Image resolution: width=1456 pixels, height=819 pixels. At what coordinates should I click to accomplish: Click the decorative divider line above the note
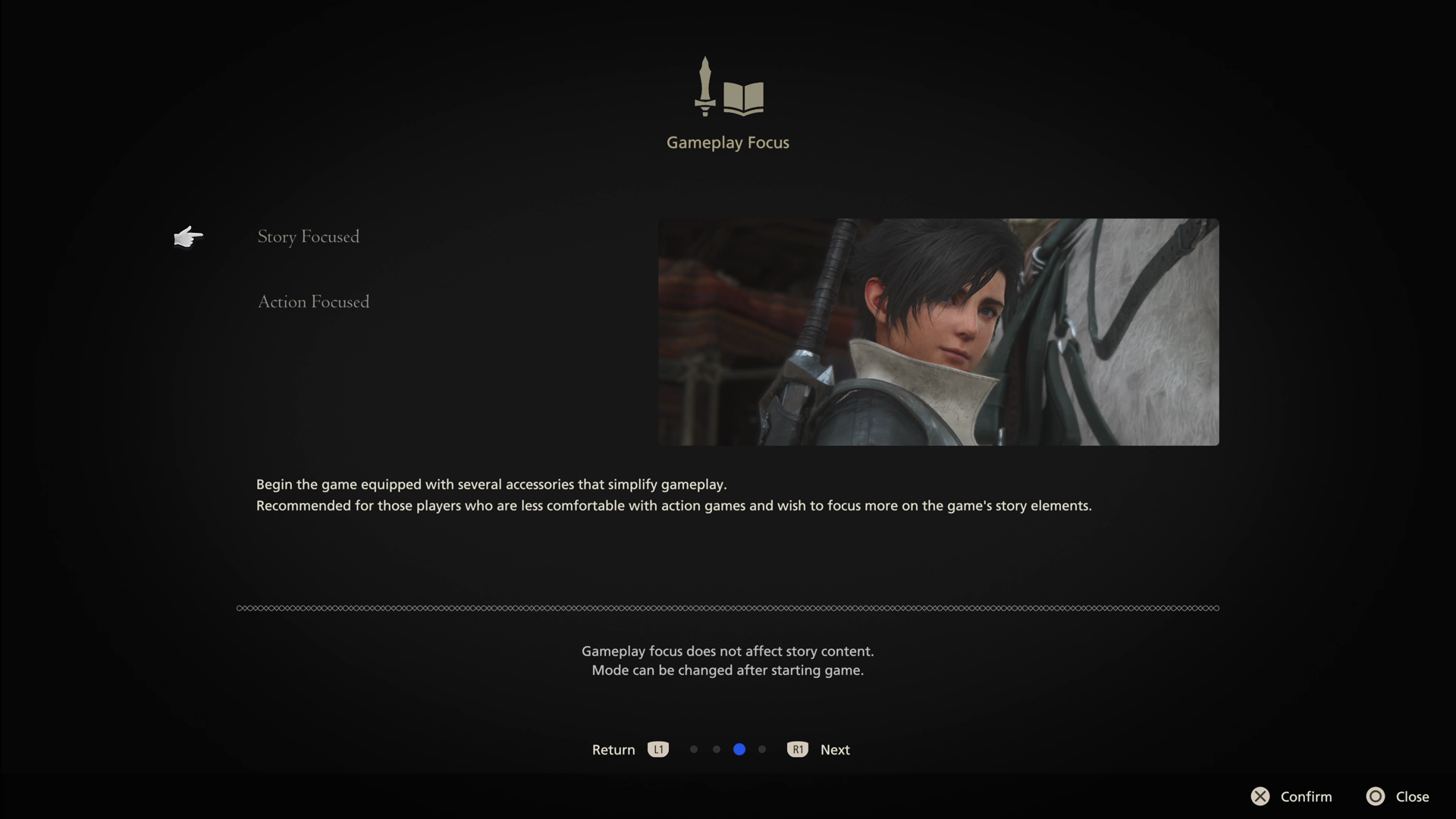coord(726,607)
